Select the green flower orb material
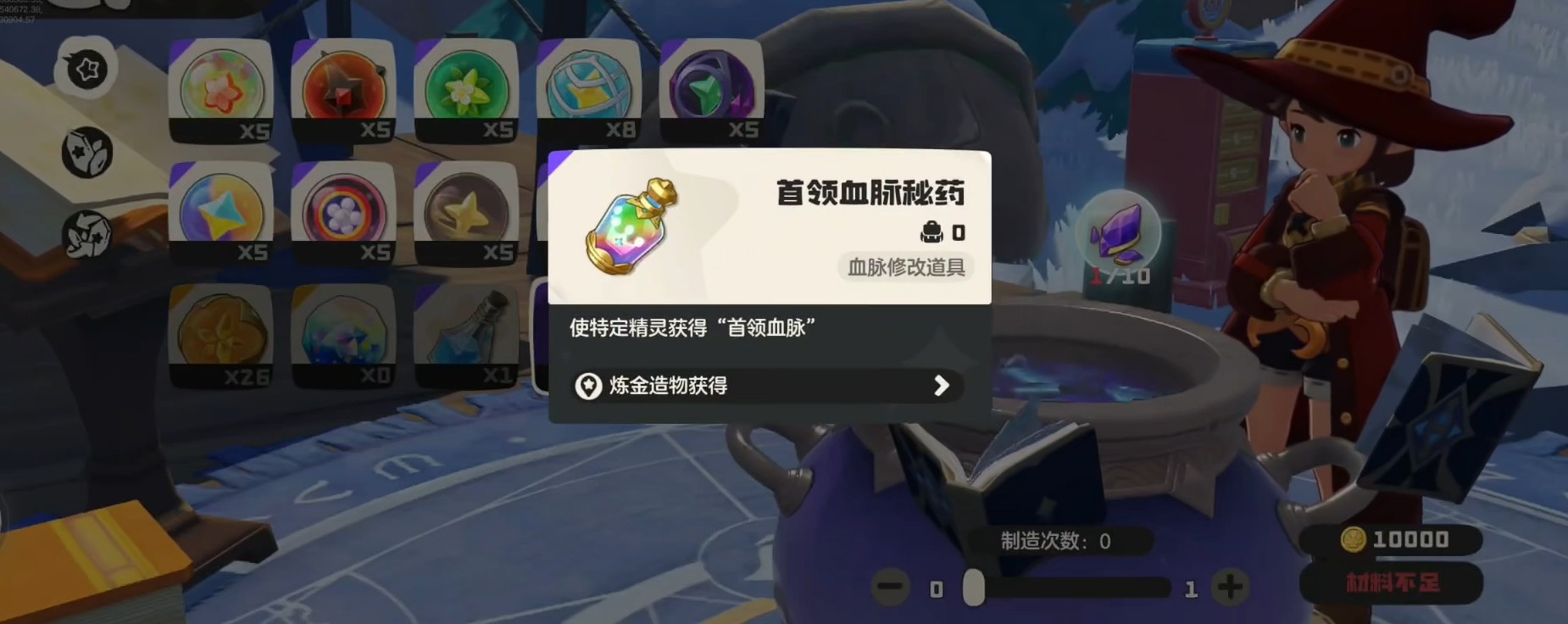1568x624 pixels. (466, 88)
